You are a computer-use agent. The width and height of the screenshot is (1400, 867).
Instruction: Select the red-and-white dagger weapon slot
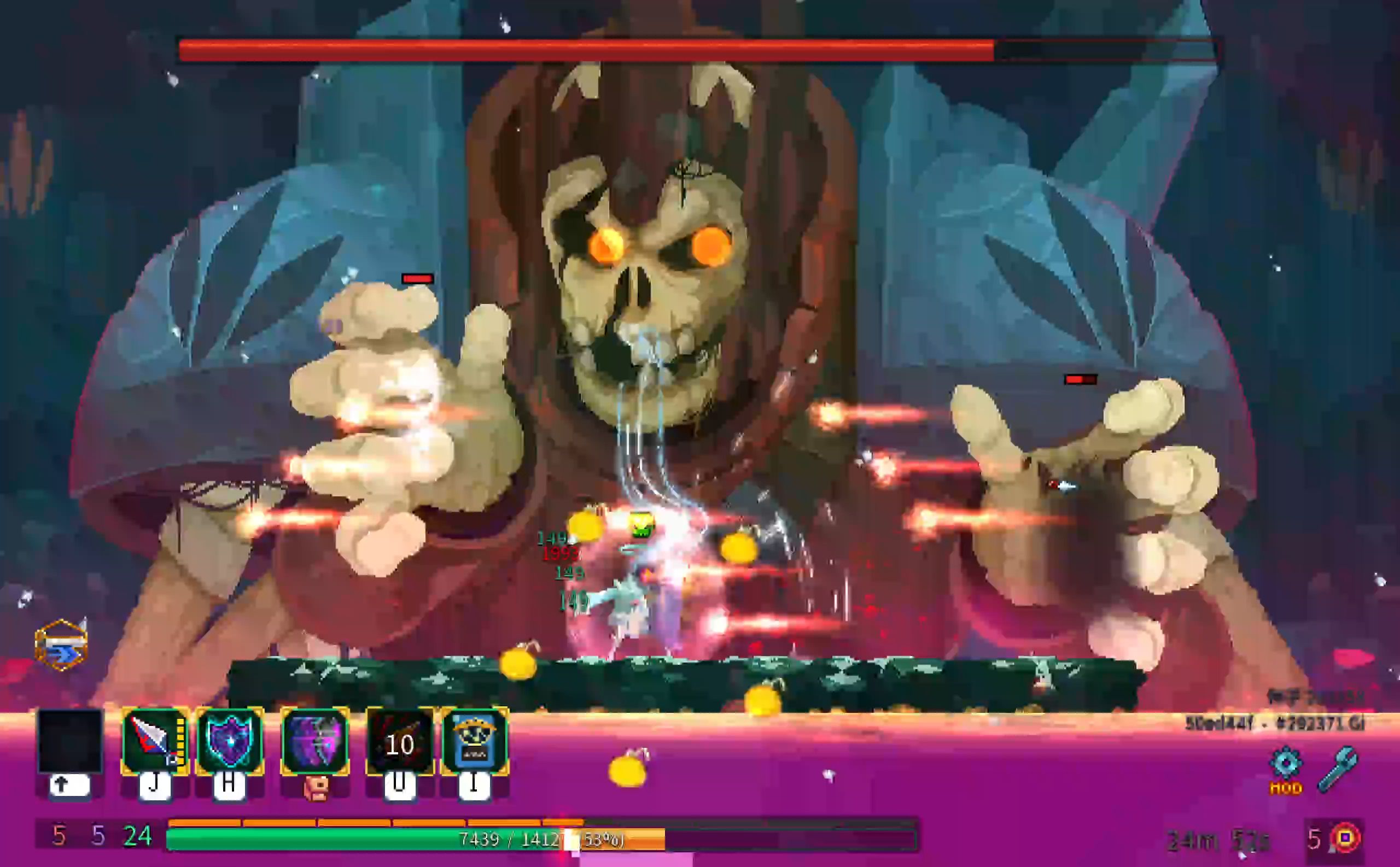coord(155,741)
